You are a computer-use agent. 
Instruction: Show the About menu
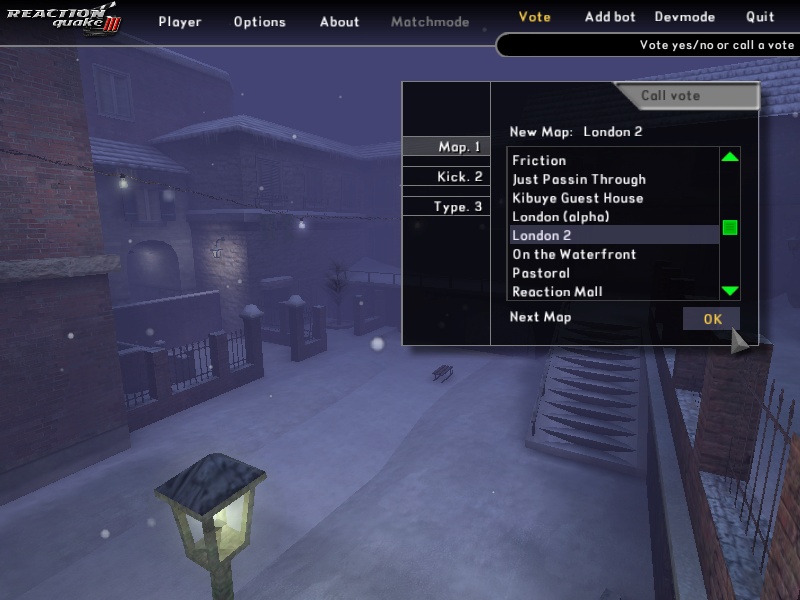pyautogui.click(x=339, y=21)
